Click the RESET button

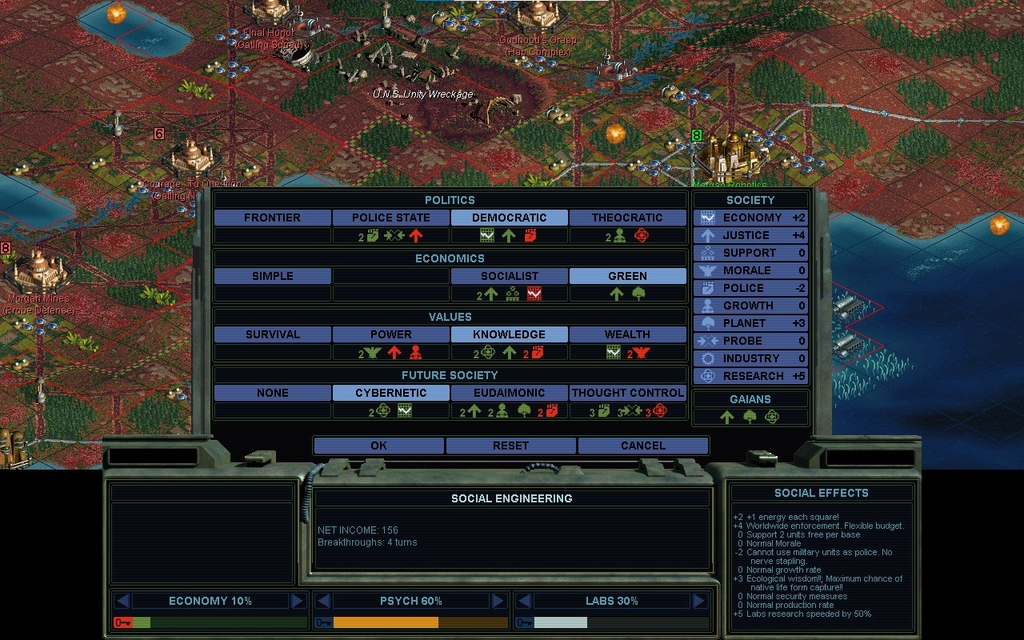[x=510, y=445]
